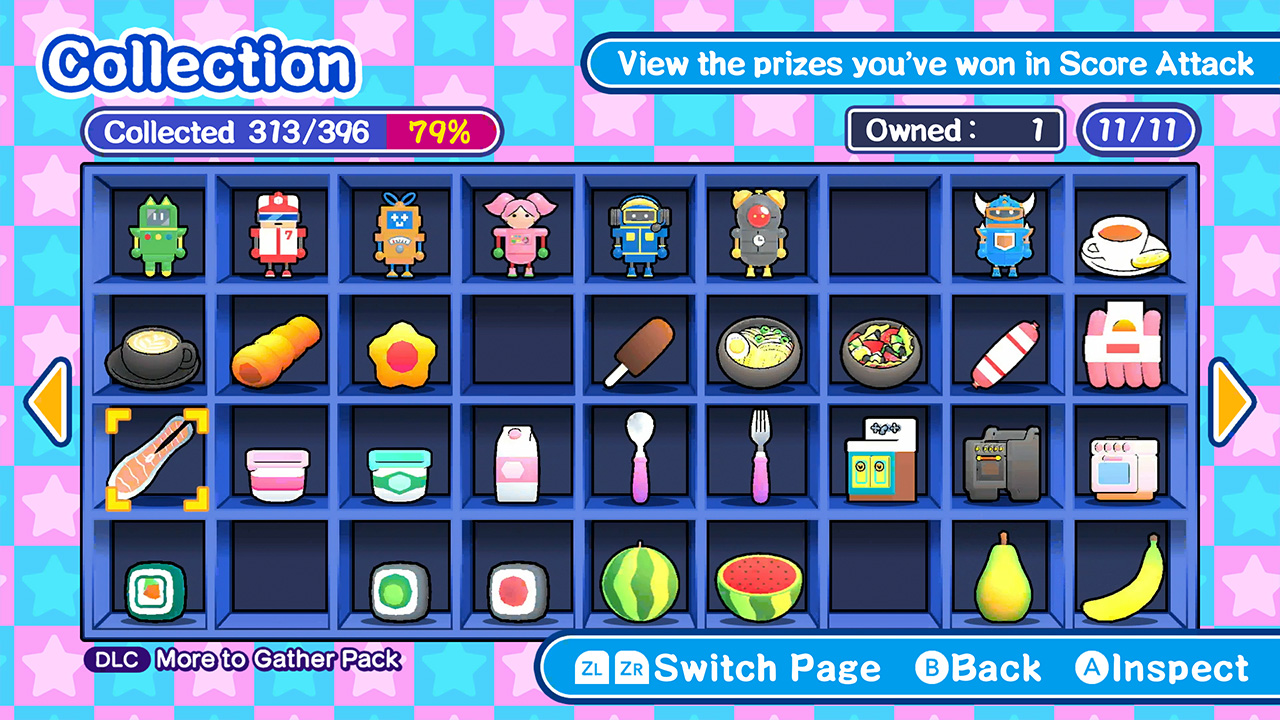Click the banana prize in the bottom row
Image resolution: width=1280 pixels, height=720 pixels.
coord(1124,585)
